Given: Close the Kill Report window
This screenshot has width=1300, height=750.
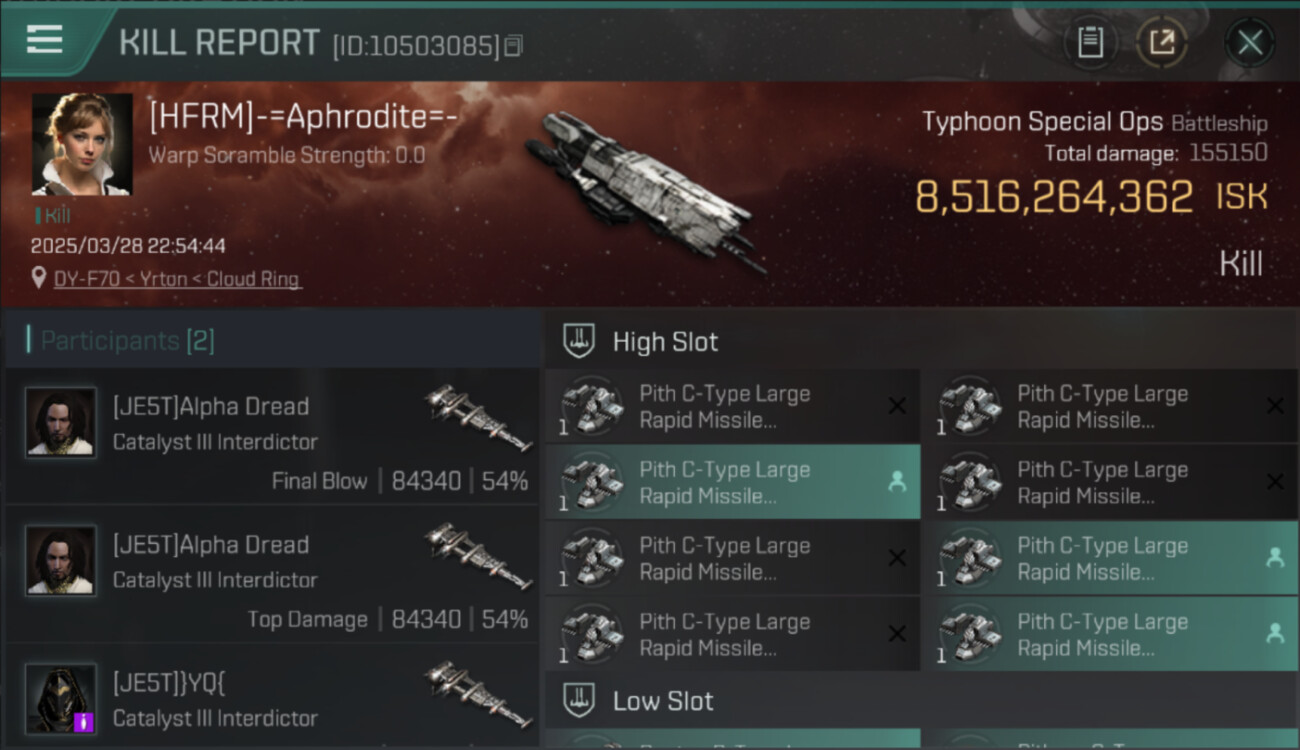Looking at the screenshot, I should point(1249,43).
